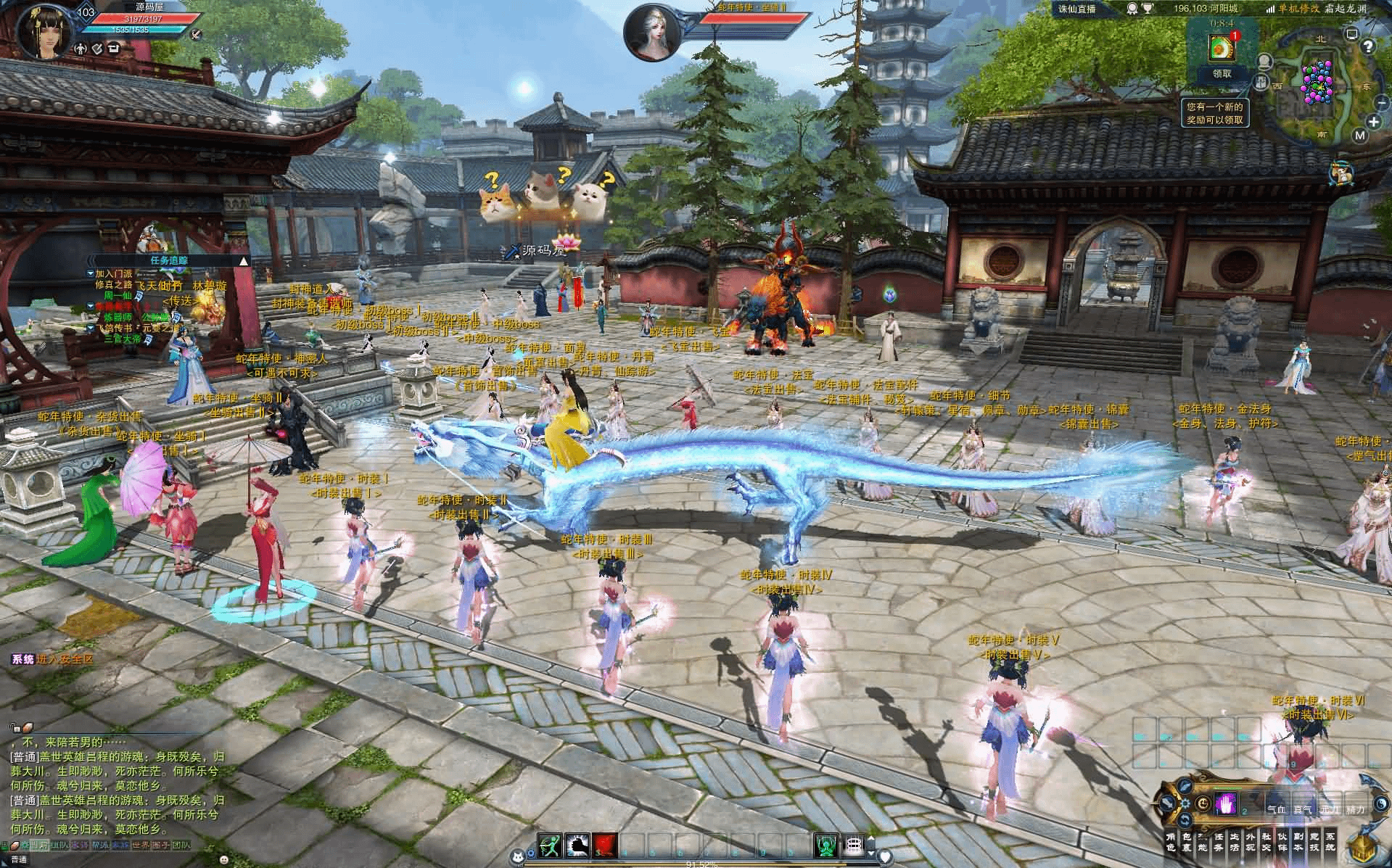Click the minimap zoom-in plus button
Viewport: 1392px width, 868px height.
(1375, 122)
